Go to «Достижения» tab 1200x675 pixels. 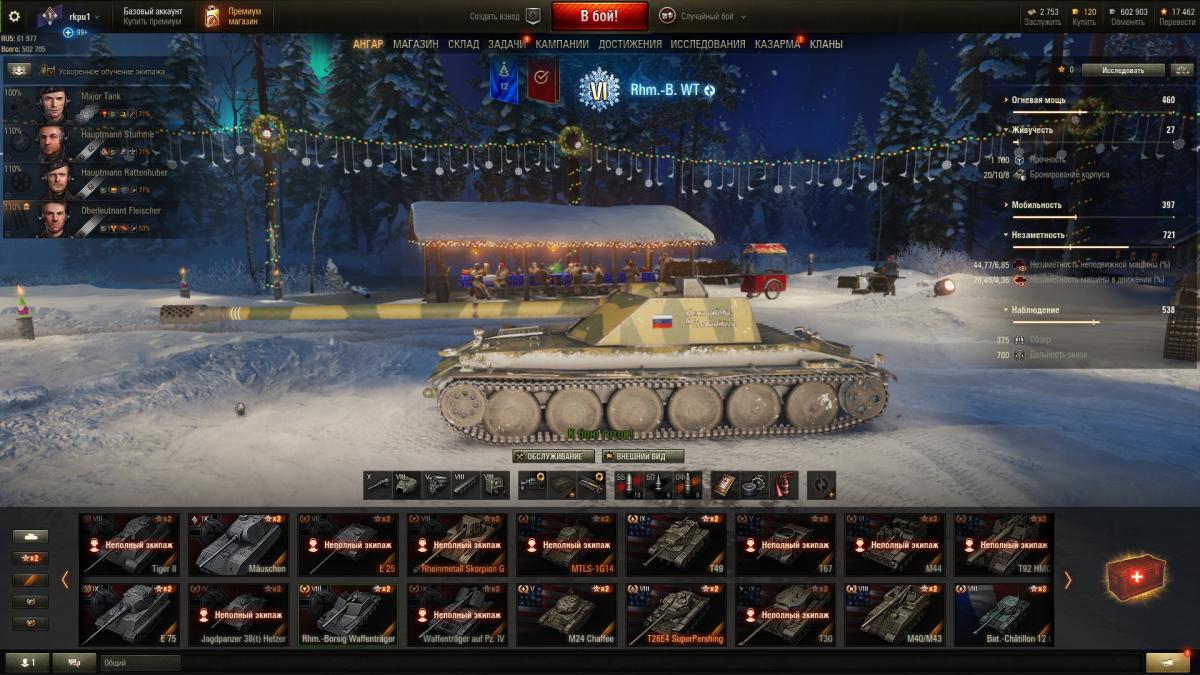pyautogui.click(x=630, y=44)
